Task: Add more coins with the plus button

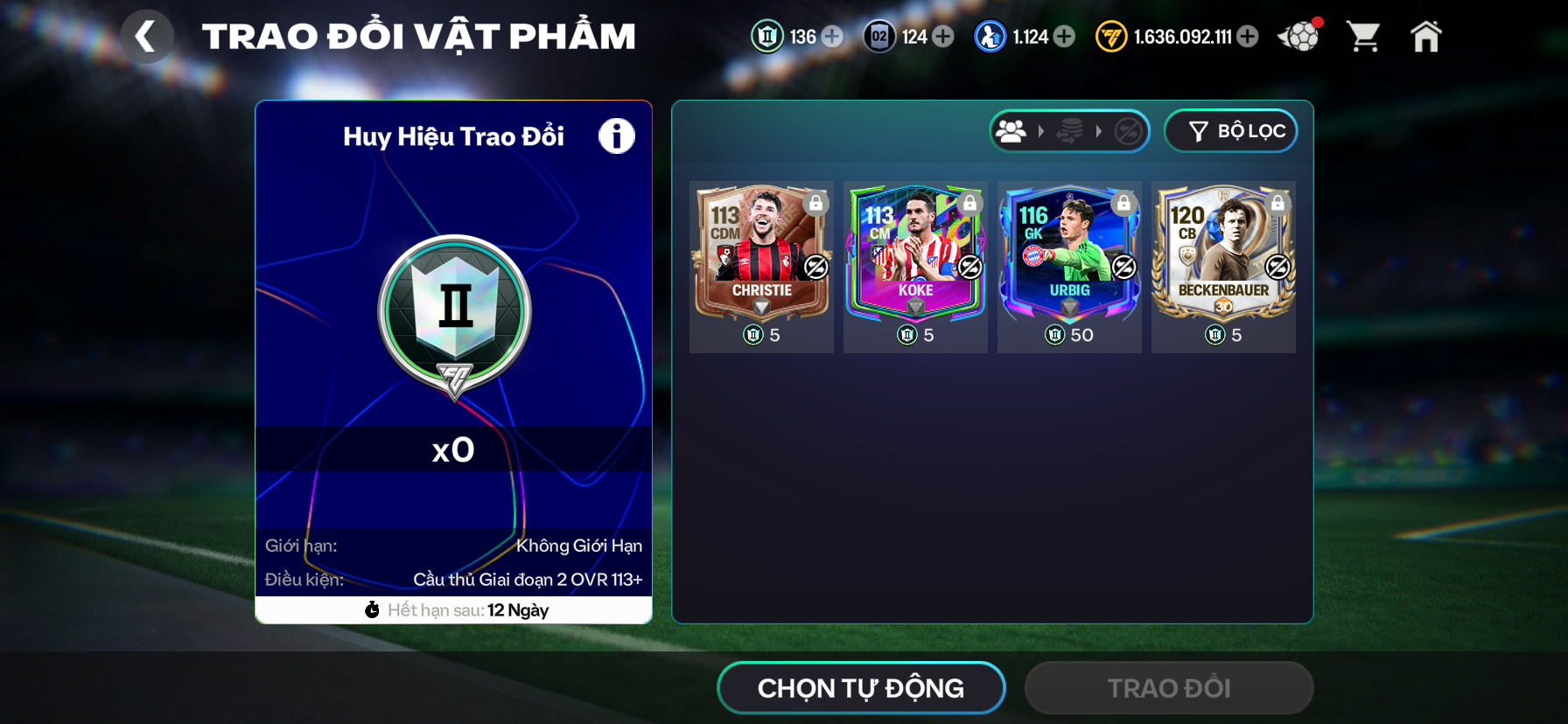Action: [x=1249, y=37]
